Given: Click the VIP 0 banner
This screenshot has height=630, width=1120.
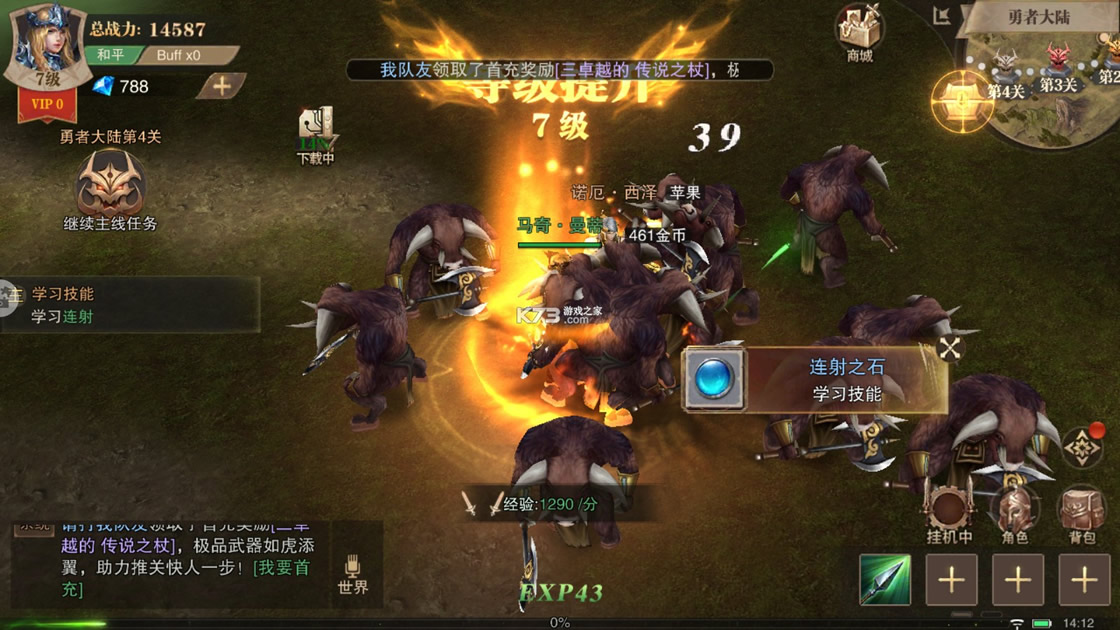Looking at the screenshot, I should pos(47,104).
